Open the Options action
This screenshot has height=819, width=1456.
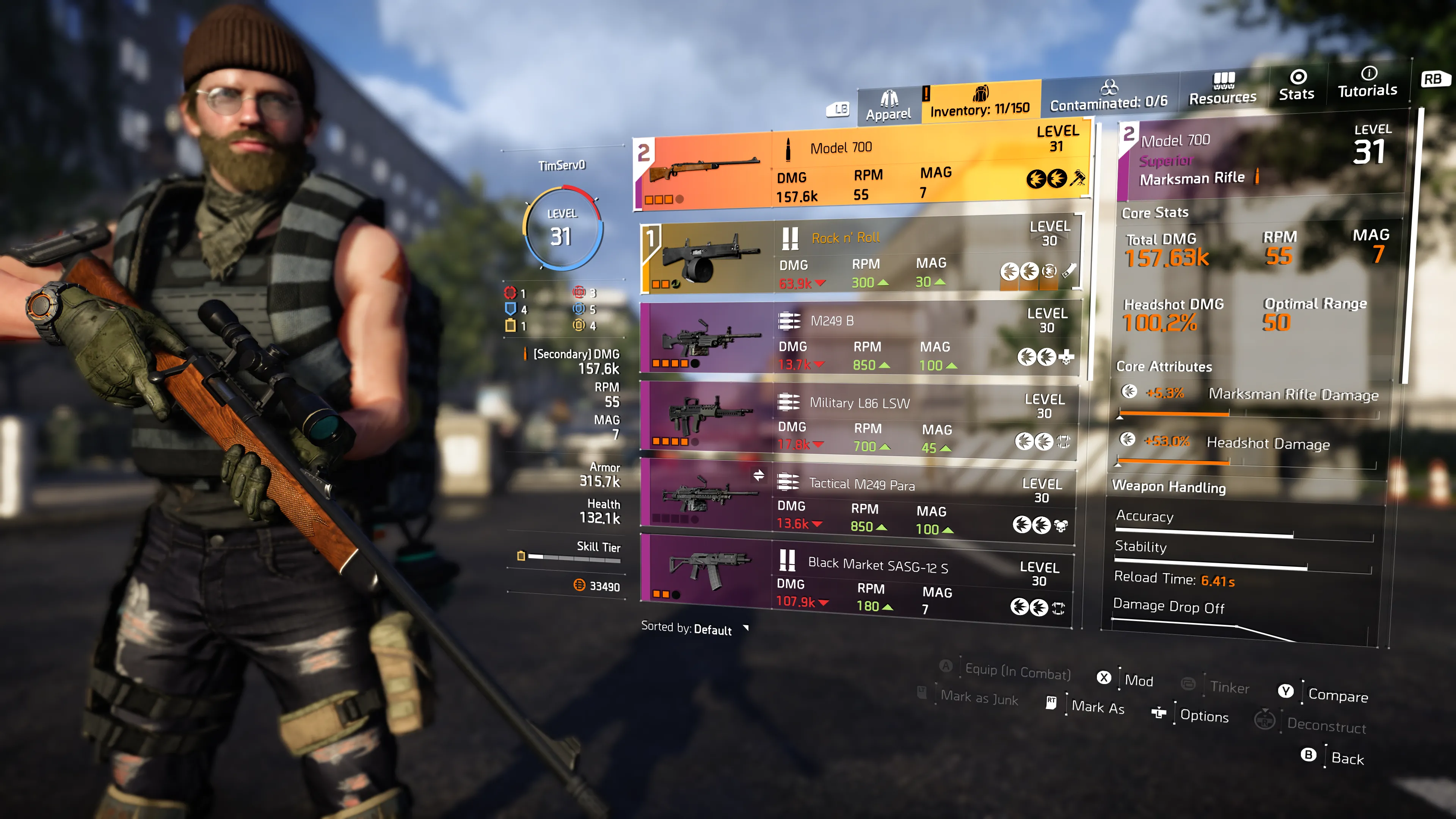pos(1204,716)
